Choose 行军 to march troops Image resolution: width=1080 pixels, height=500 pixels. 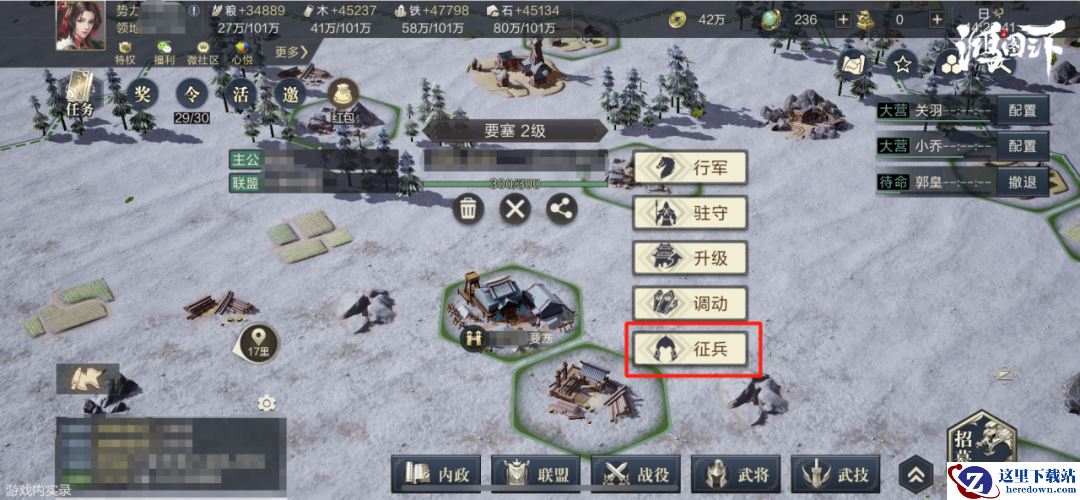point(692,168)
